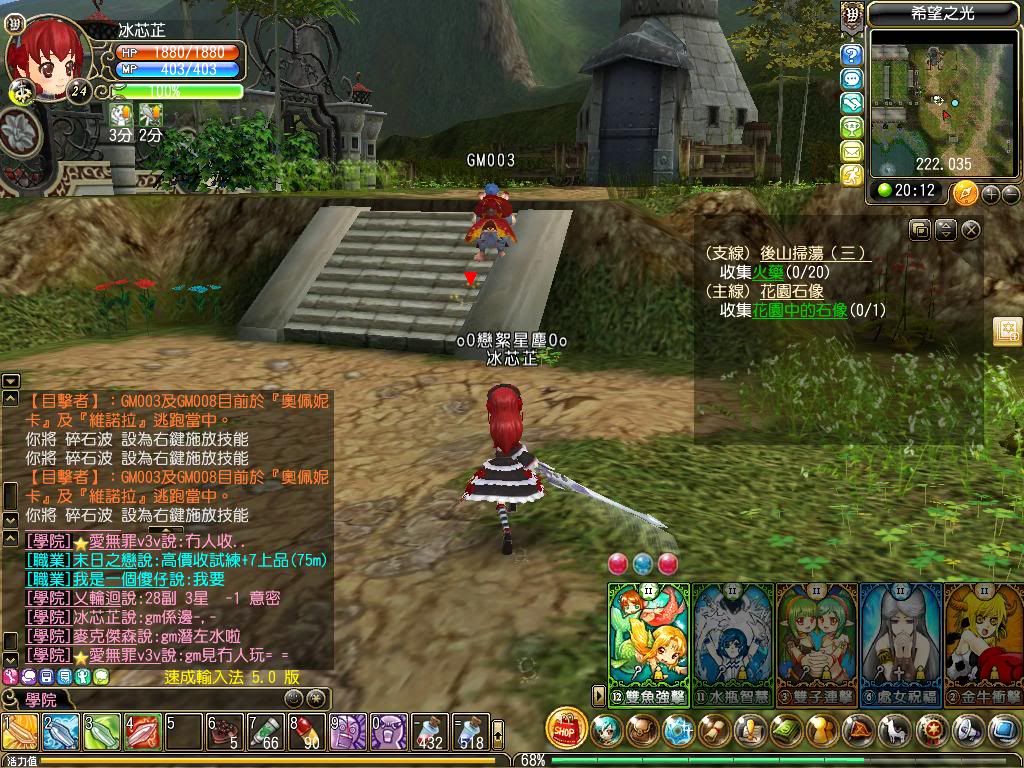Close the quest tracker panel
Screen dimensions: 1024x768
[x=971, y=230]
